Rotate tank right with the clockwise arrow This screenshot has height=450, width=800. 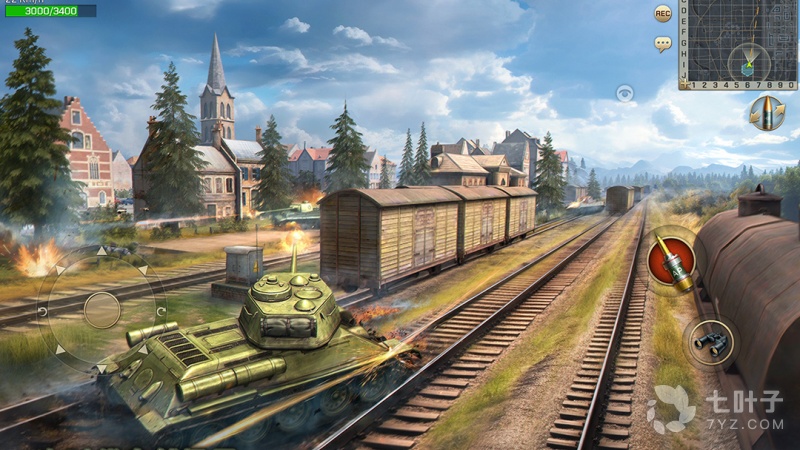pyautogui.click(x=161, y=310)
